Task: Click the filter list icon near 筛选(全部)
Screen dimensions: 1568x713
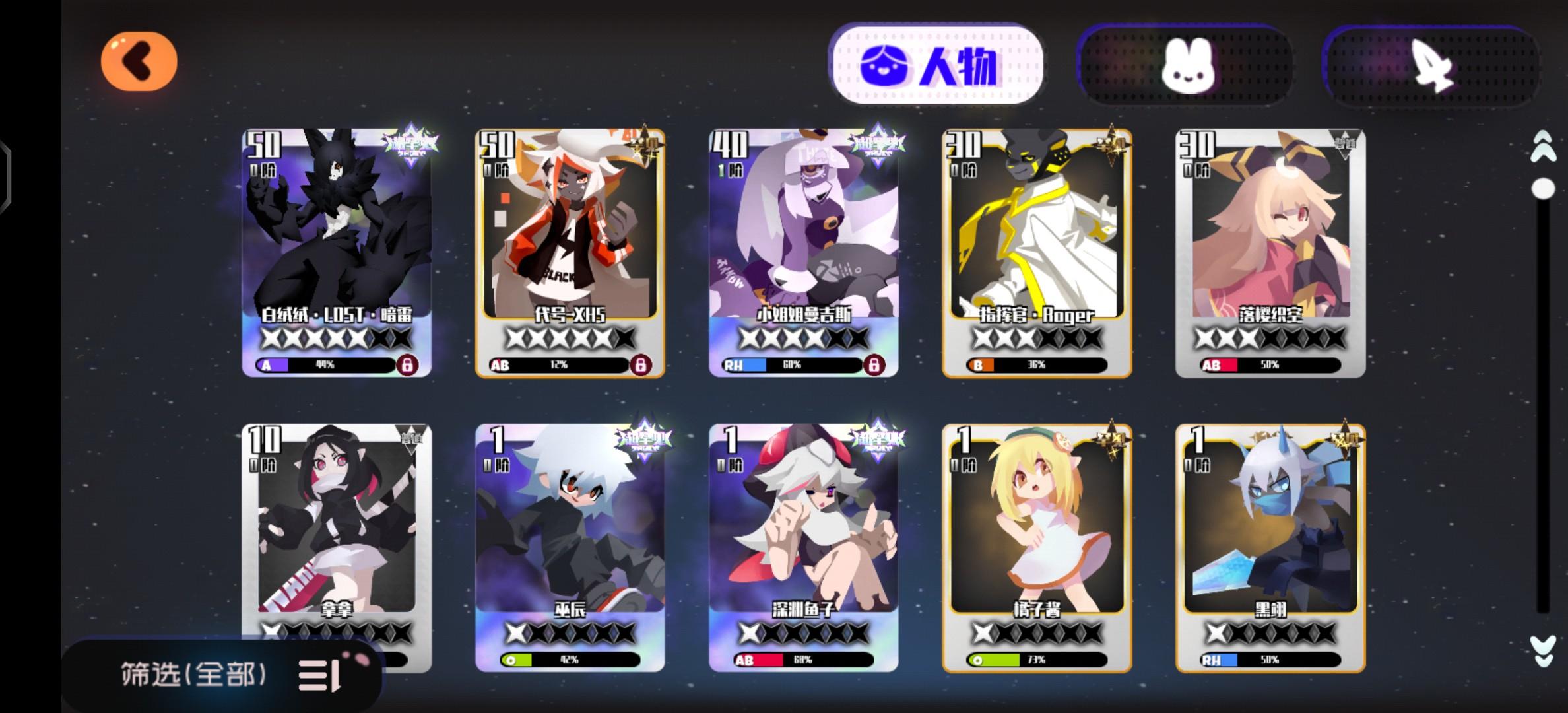Action: point(317,675)
